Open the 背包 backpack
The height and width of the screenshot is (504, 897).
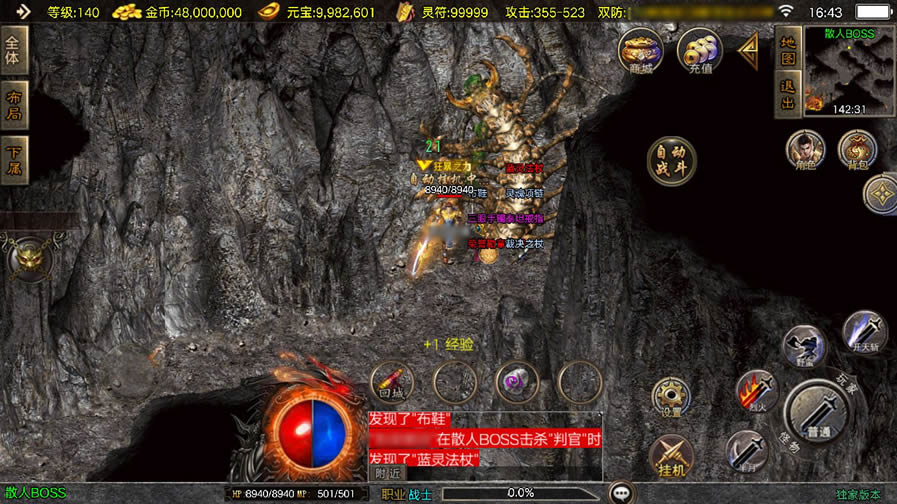pyautogui.click(x=856, y=151)
